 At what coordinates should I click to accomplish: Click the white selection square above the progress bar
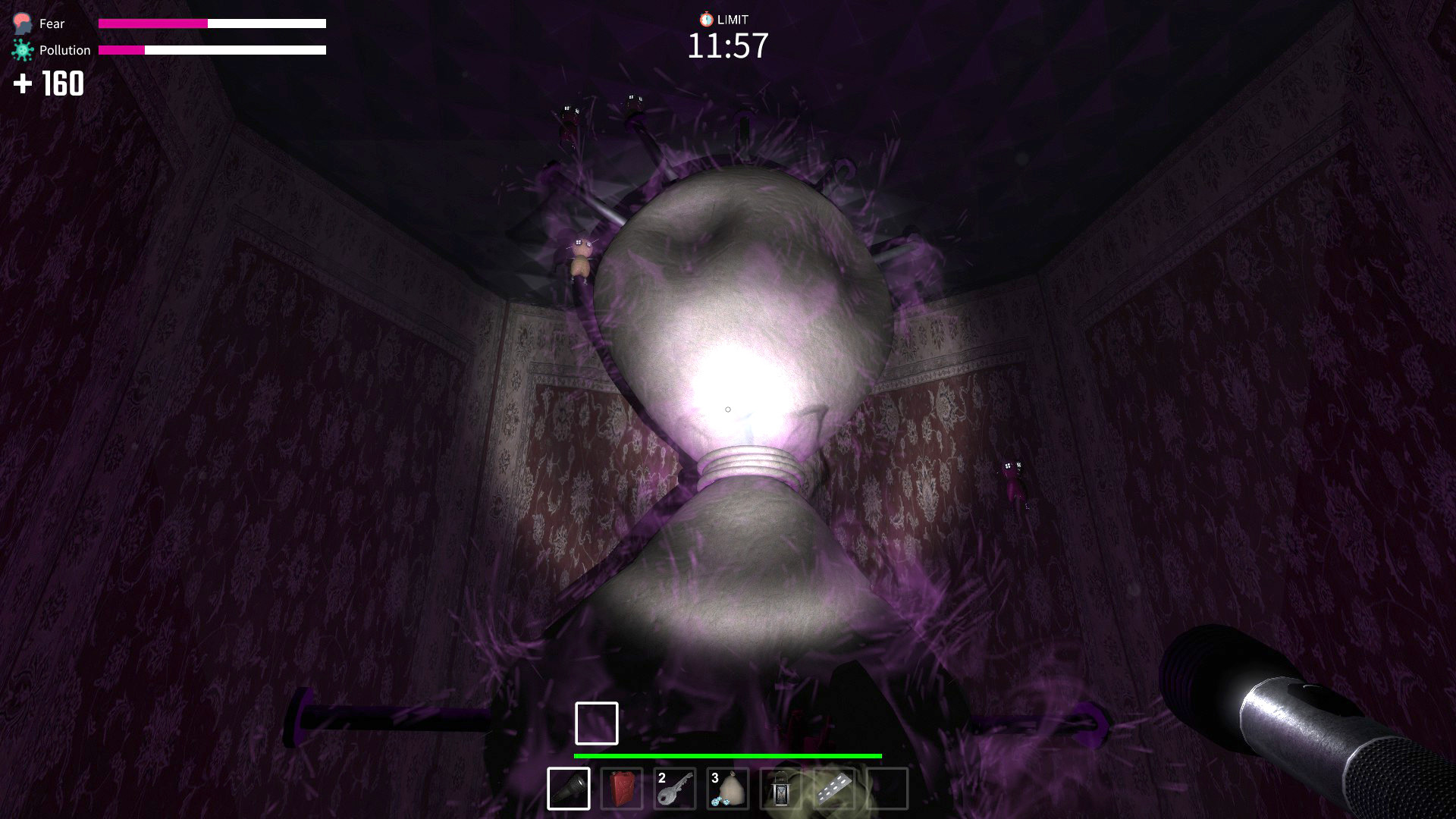tap(596, 722)
